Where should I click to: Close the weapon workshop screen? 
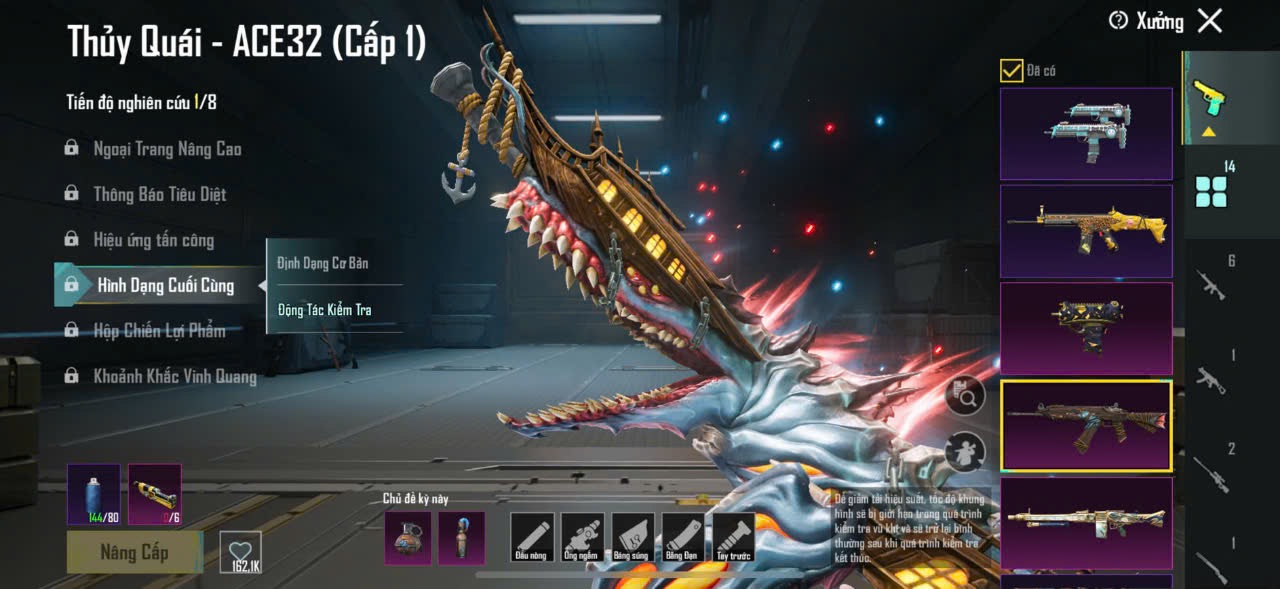click(1210, 21)
